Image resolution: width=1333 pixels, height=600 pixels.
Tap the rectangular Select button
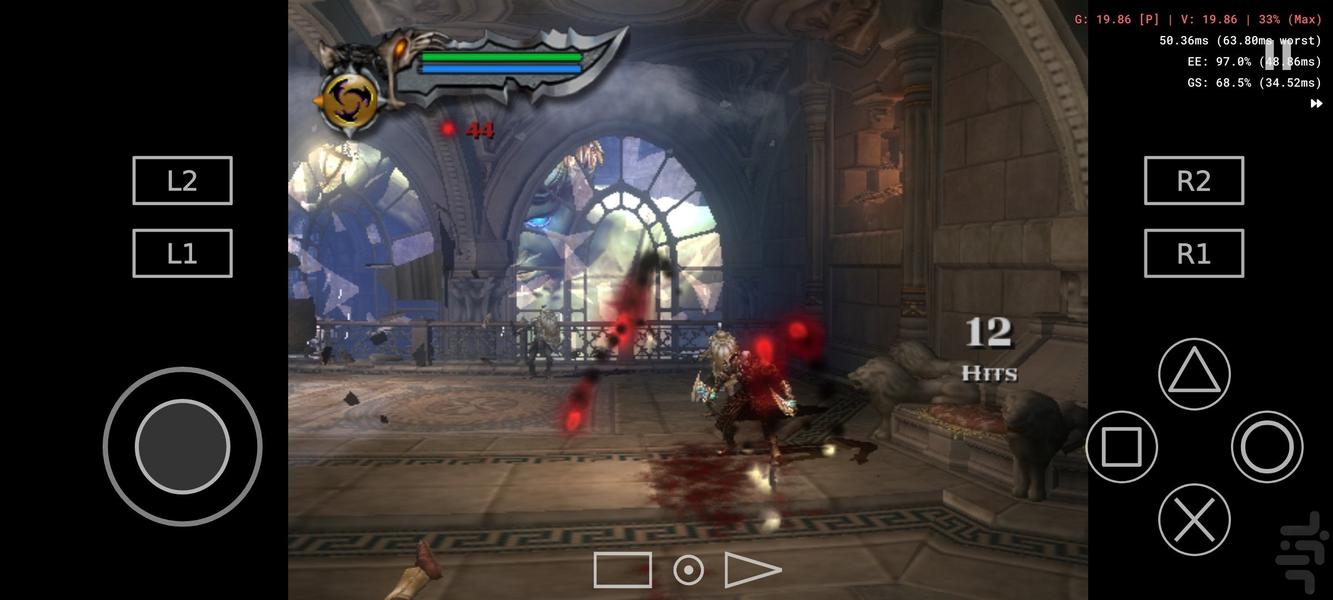[x=622, y=570]
